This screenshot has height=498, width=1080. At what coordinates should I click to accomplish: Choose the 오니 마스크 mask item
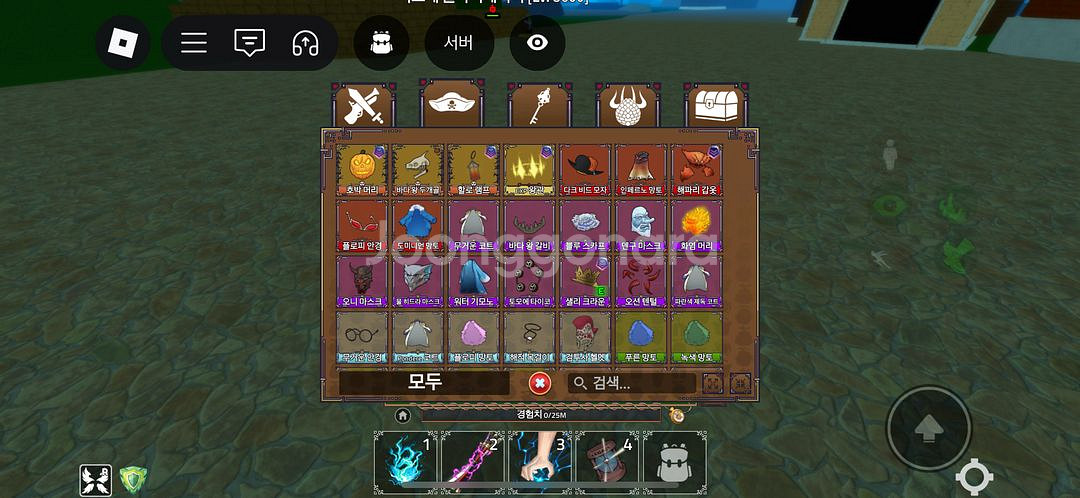pos(362,281)
